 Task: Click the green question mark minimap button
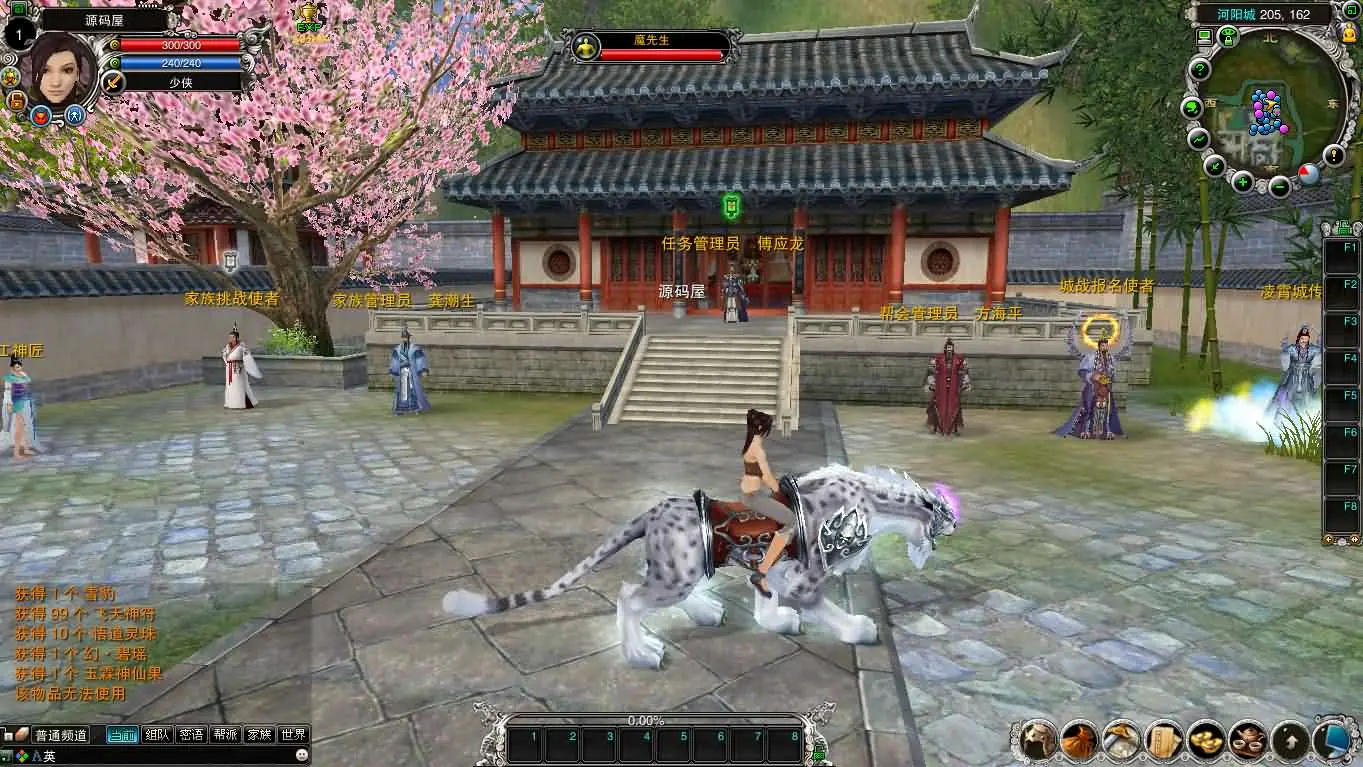pyautogui.click(x=1199, y=69)
